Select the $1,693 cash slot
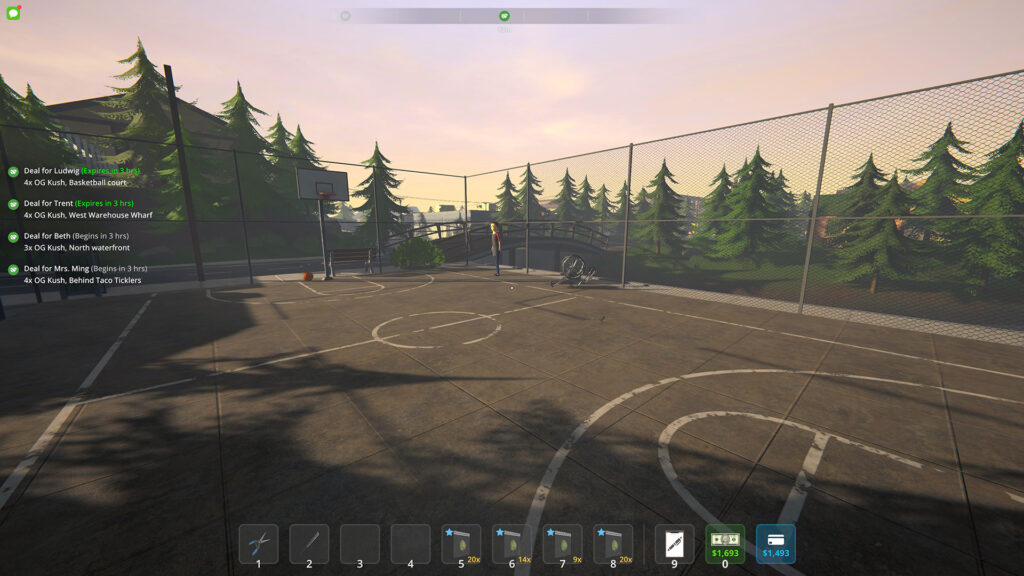This screenshot has height=576, width=1024. 725,544
